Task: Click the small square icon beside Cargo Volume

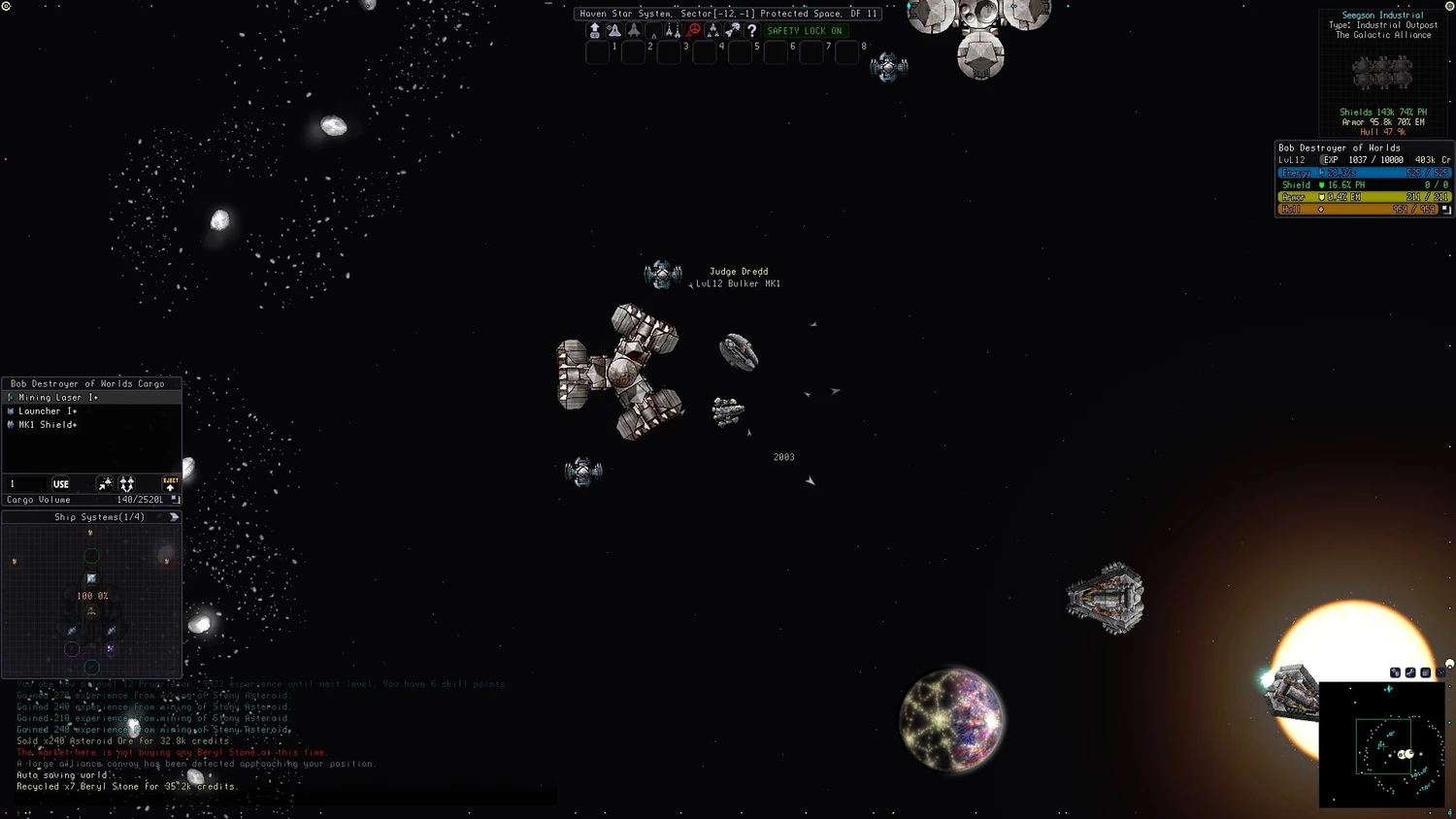Action: click(175, 500)
